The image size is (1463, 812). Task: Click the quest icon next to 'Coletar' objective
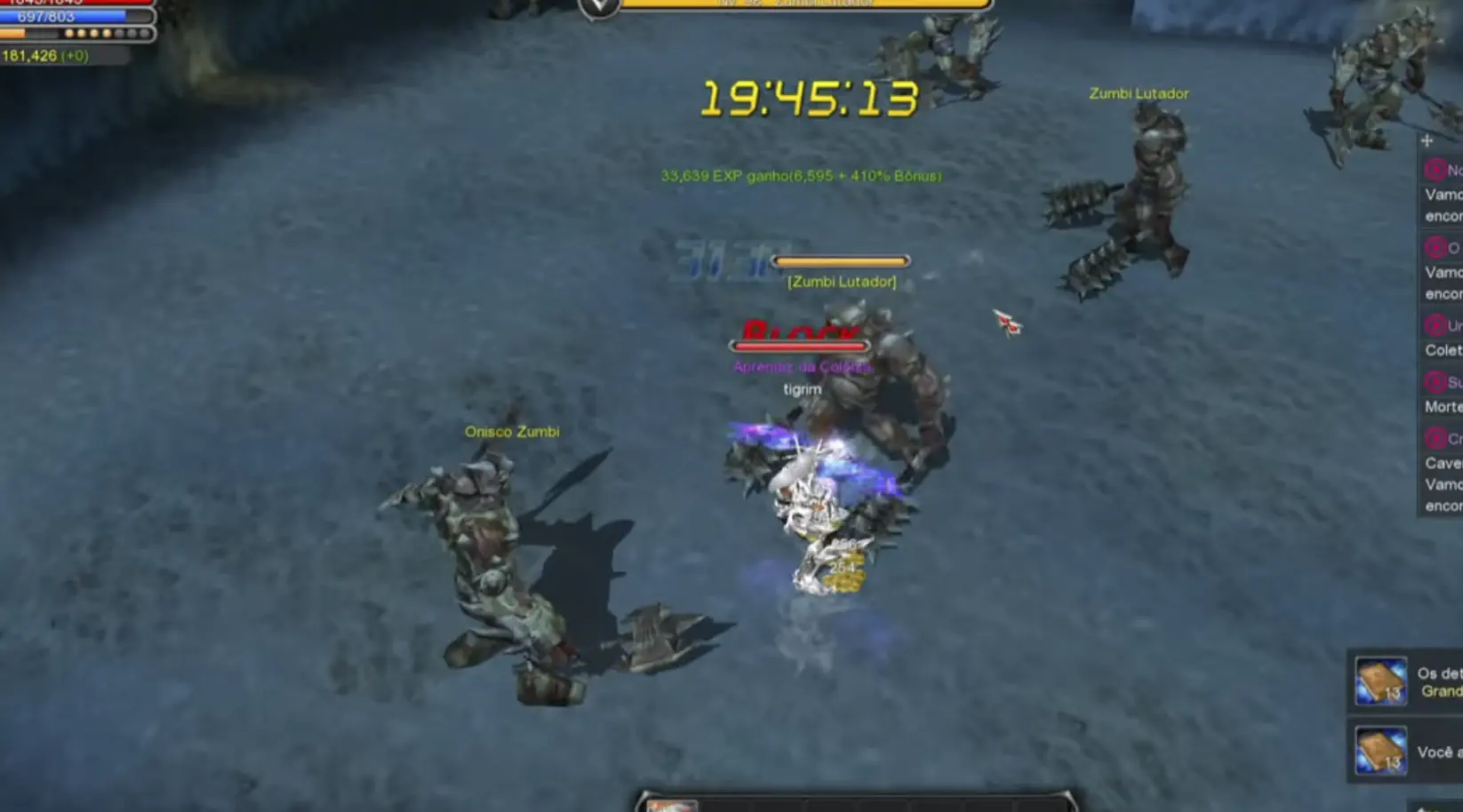[x=1434, y=326]
